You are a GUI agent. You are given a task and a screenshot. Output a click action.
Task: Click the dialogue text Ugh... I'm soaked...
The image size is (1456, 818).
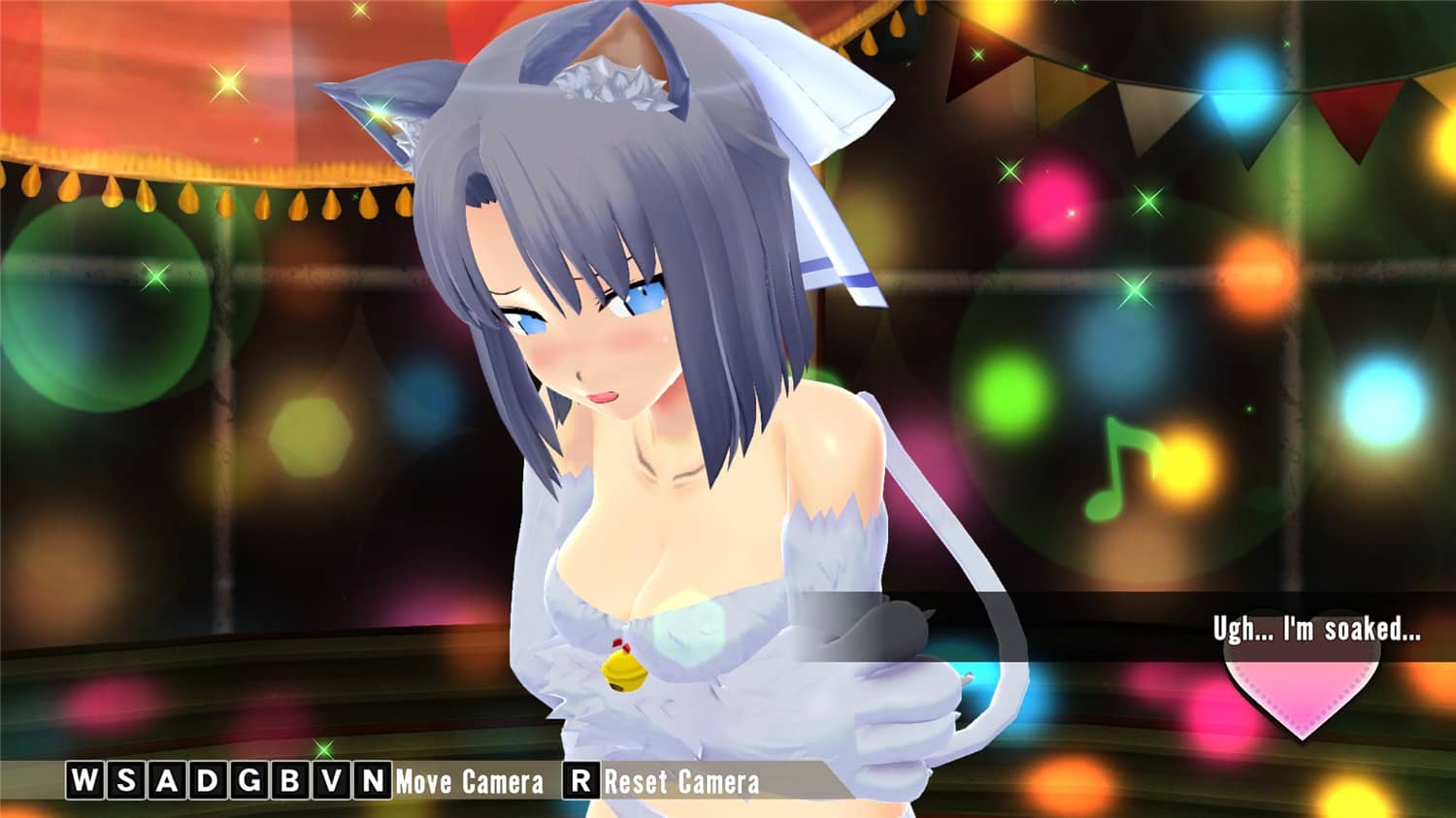pos(1315,631)
